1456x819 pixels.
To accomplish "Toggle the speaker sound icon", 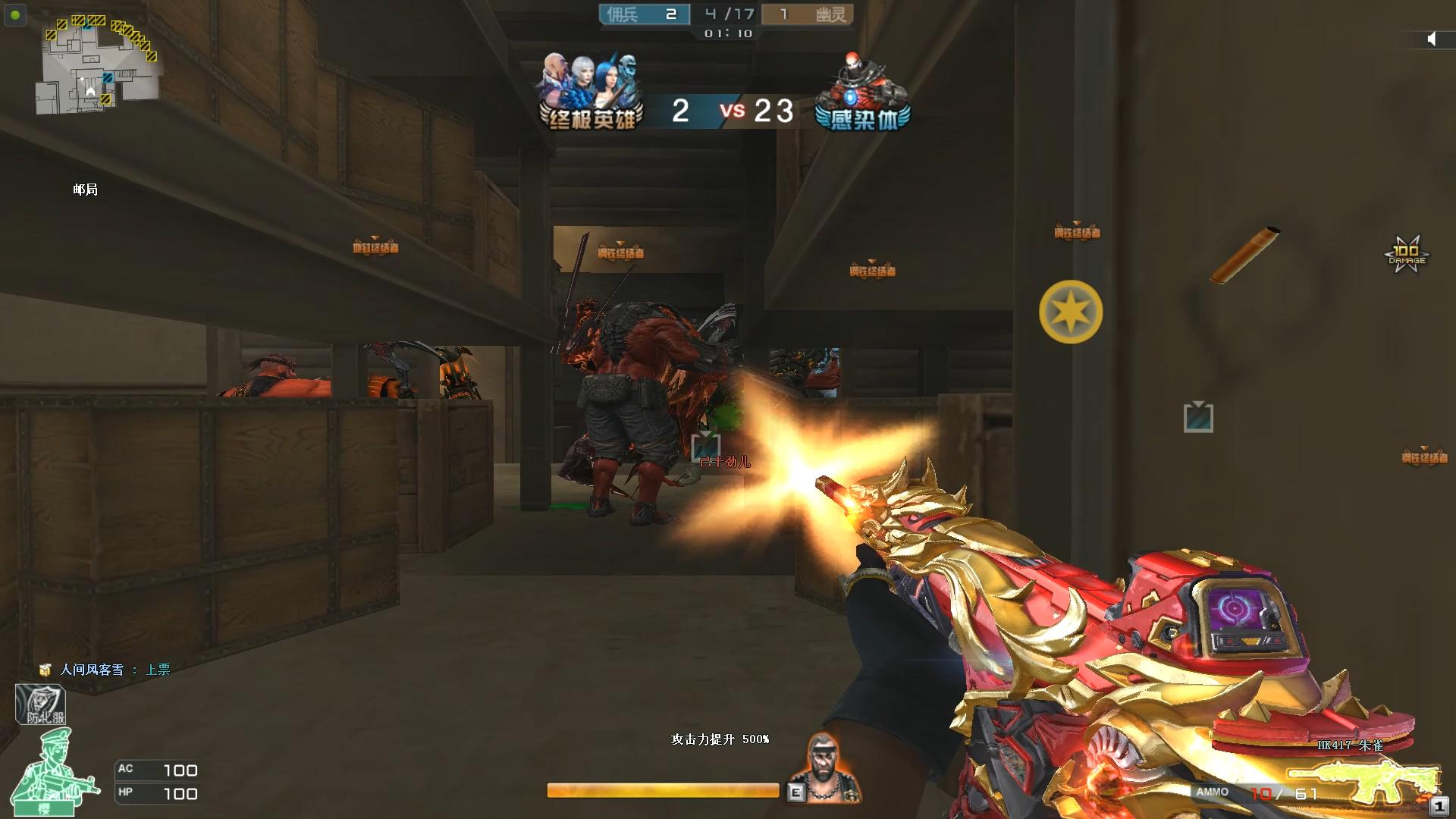I will pyautogui.click(x=1431, y=39).
